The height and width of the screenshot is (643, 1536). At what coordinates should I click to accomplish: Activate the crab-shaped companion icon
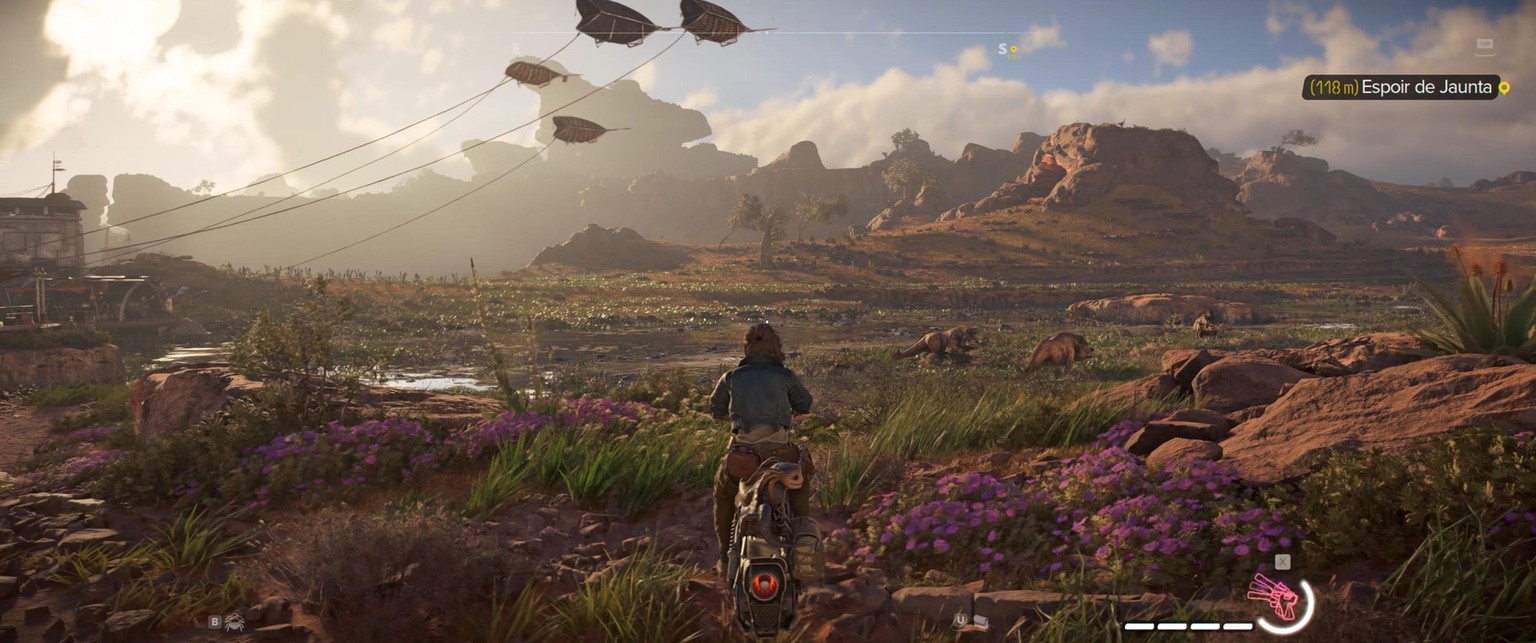point(234,621)
